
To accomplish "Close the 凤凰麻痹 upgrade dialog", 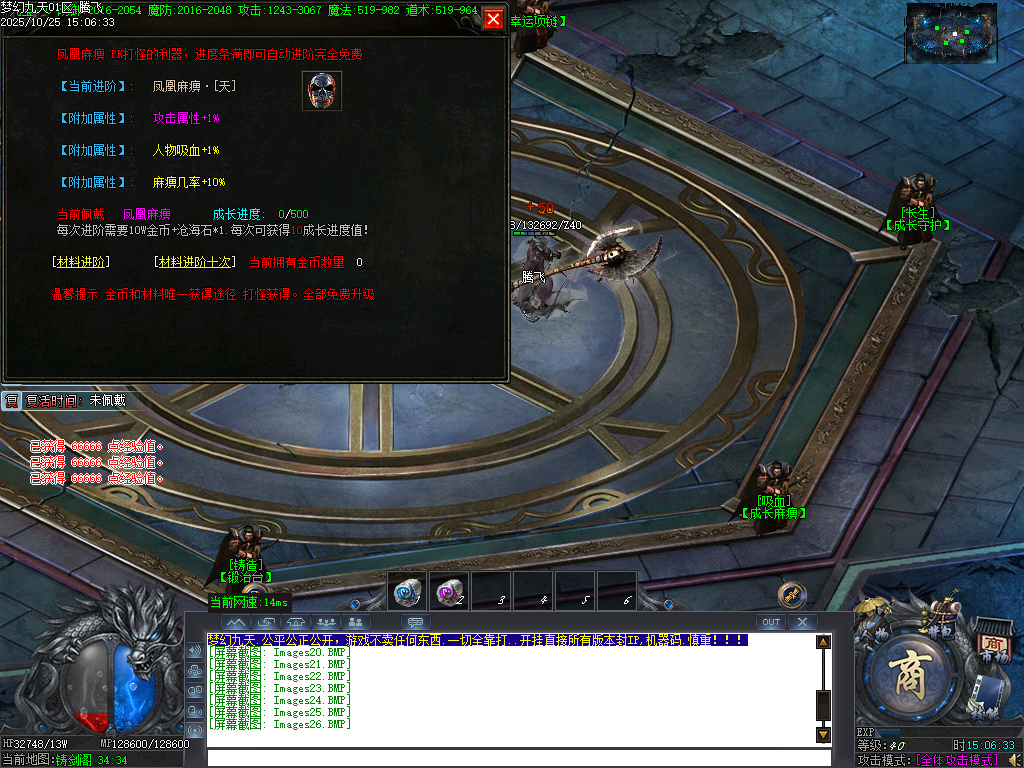I will pyautogui.click(x=493, y=19).
